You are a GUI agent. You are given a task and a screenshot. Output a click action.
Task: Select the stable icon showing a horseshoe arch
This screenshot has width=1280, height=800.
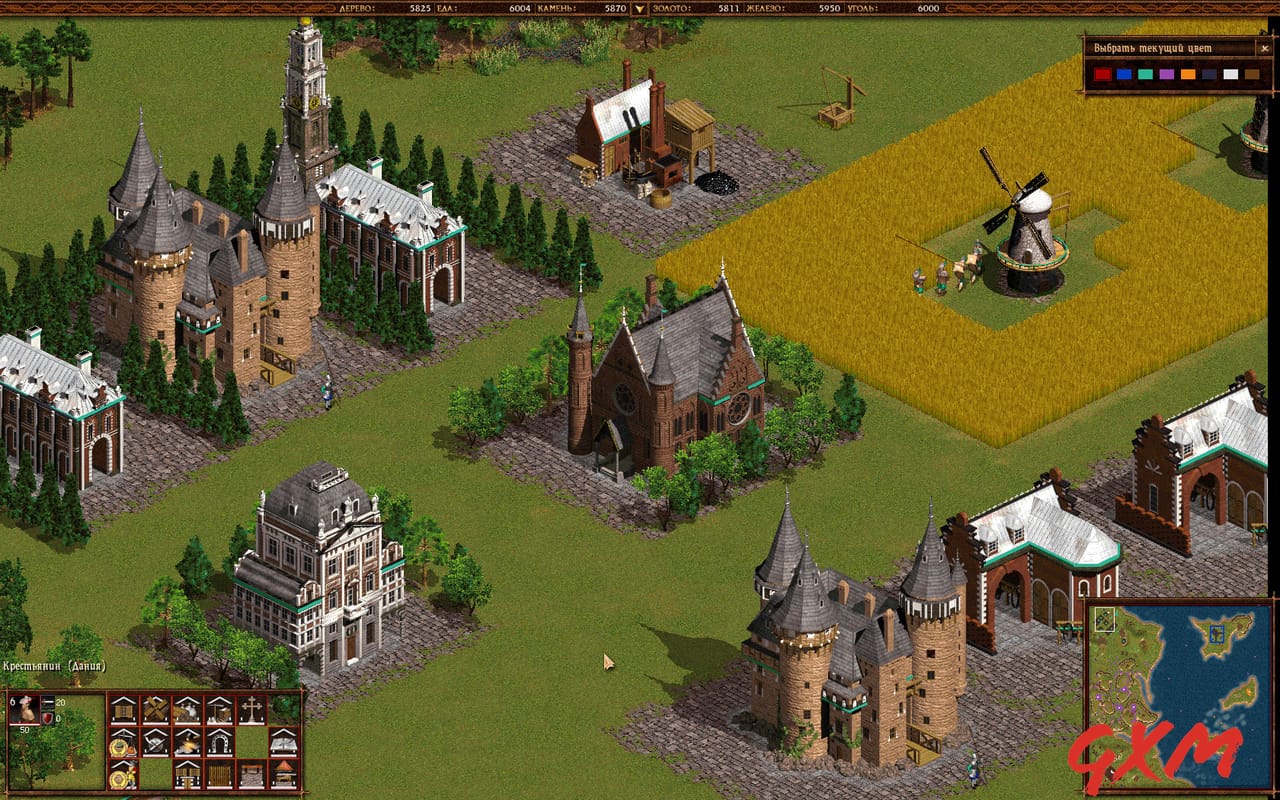pyautogui.click(x=220, y=742)
